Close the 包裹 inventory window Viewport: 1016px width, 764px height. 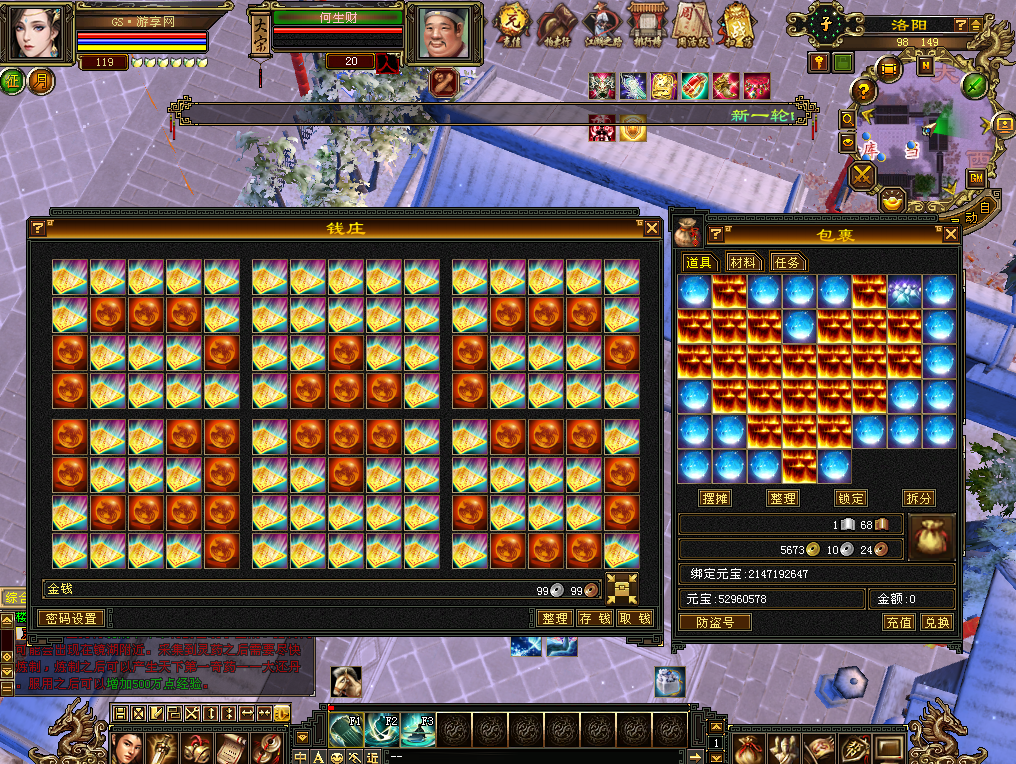pyautogui.click(x=951, y=234)
